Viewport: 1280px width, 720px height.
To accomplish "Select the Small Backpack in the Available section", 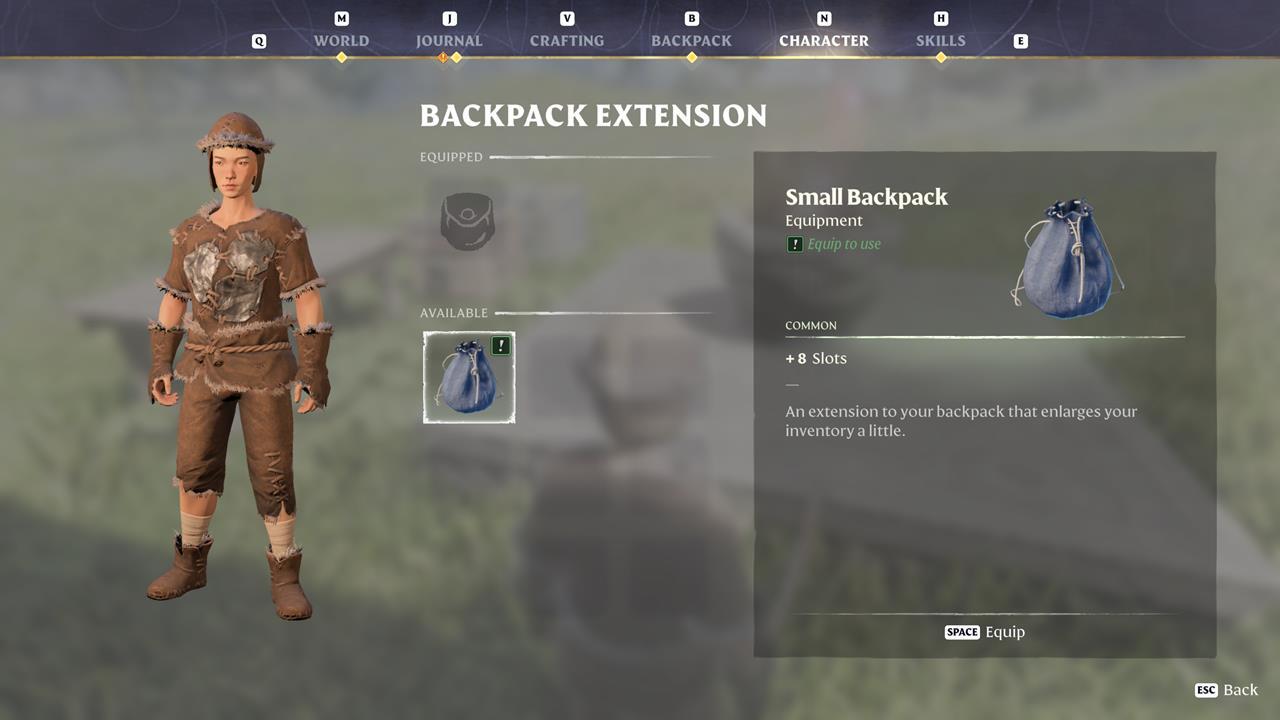I will 468,377.
